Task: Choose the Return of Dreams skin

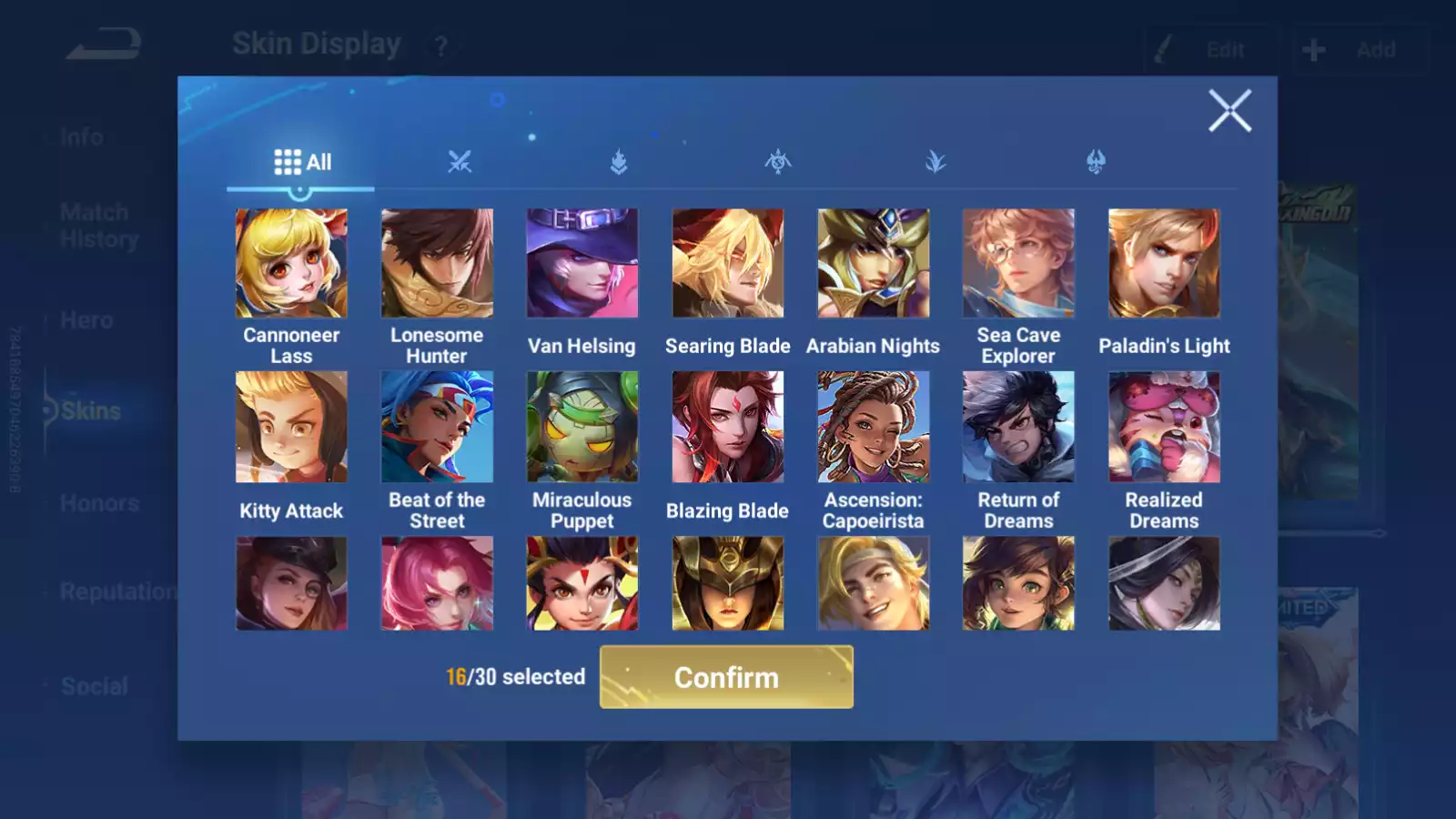Action: (x=1018, y=427)
